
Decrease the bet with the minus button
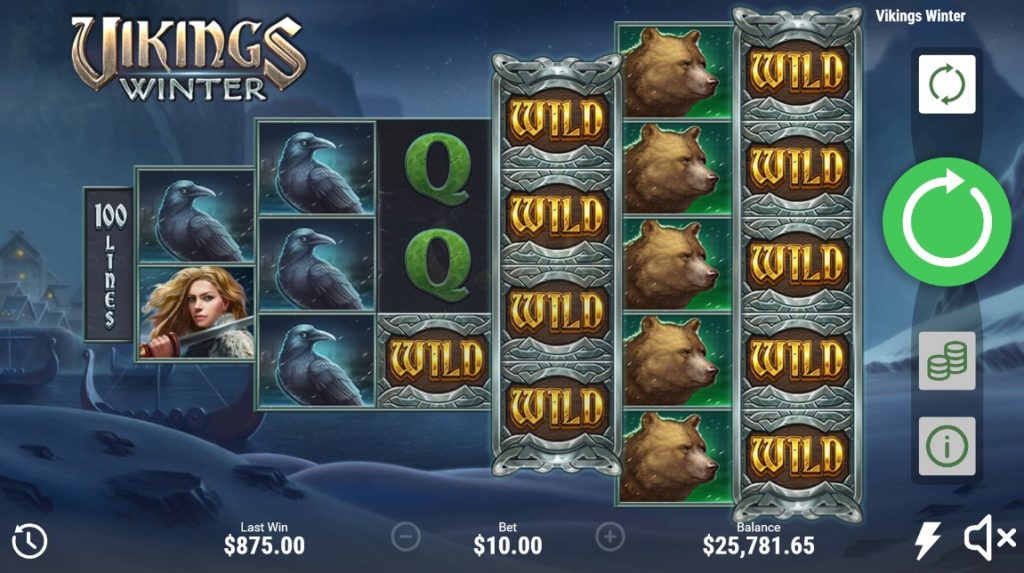tap(405, 537)
